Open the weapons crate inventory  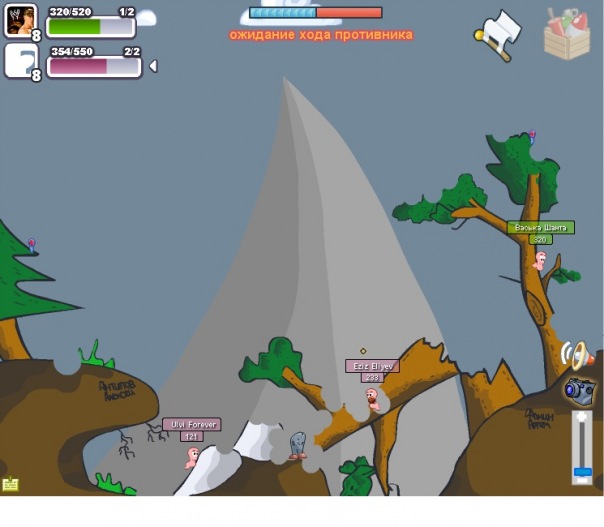pyautogui.click(x=566, y=34)
